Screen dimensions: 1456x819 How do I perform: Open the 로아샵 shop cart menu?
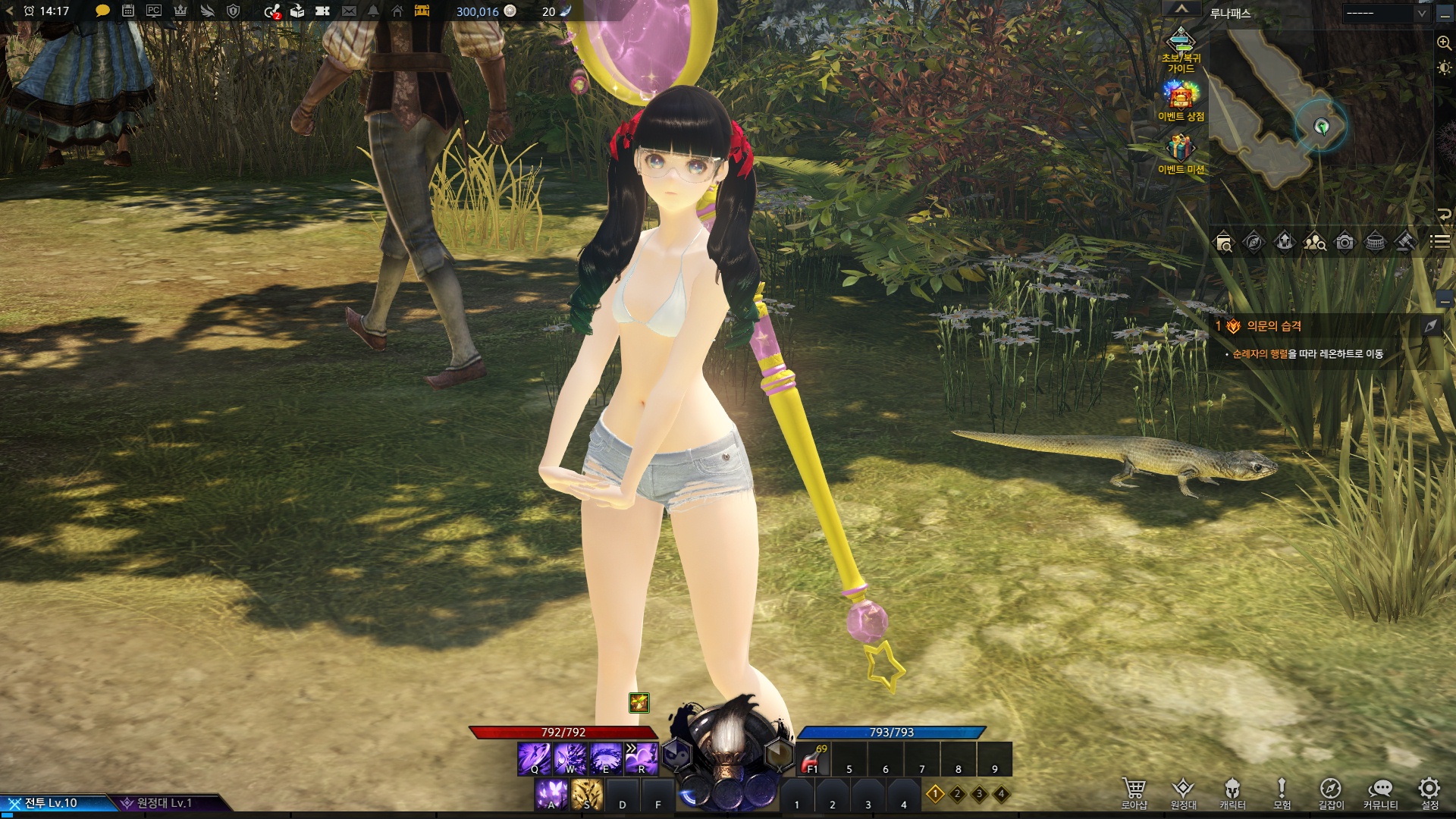[1134, 789]
